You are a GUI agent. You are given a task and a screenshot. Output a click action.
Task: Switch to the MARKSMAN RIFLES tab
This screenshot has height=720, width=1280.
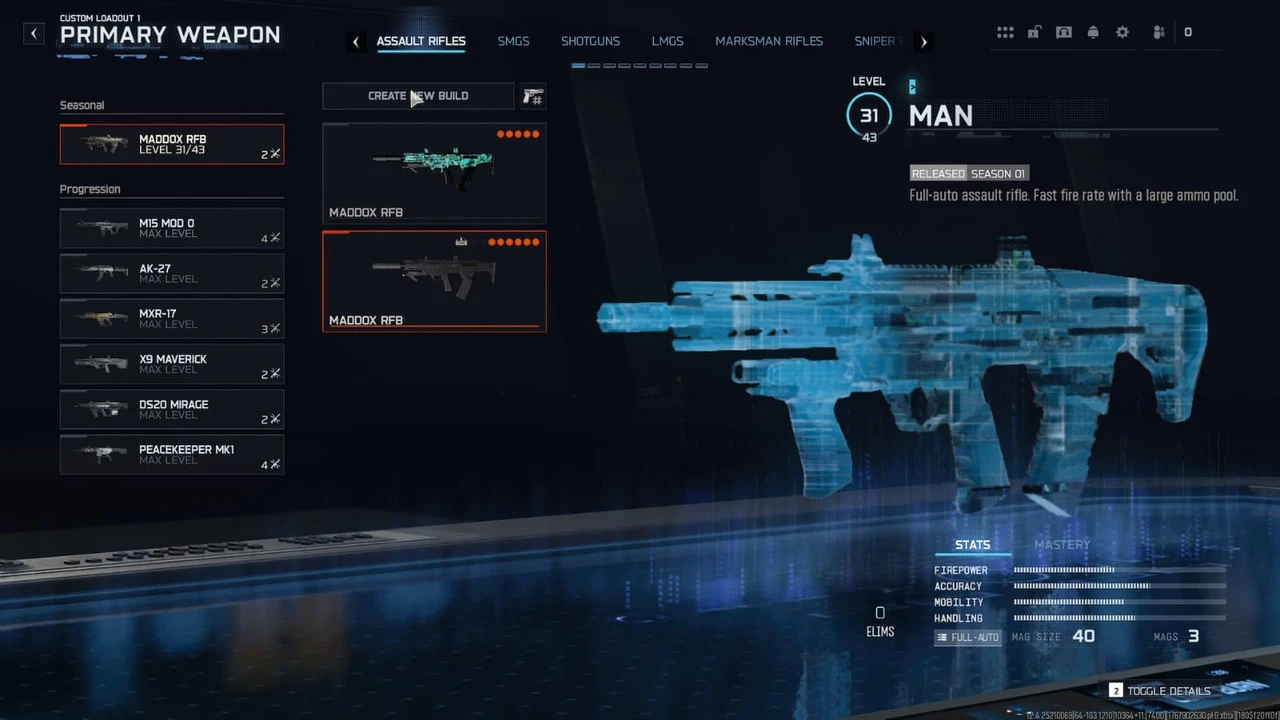click(x=769, y=41)
